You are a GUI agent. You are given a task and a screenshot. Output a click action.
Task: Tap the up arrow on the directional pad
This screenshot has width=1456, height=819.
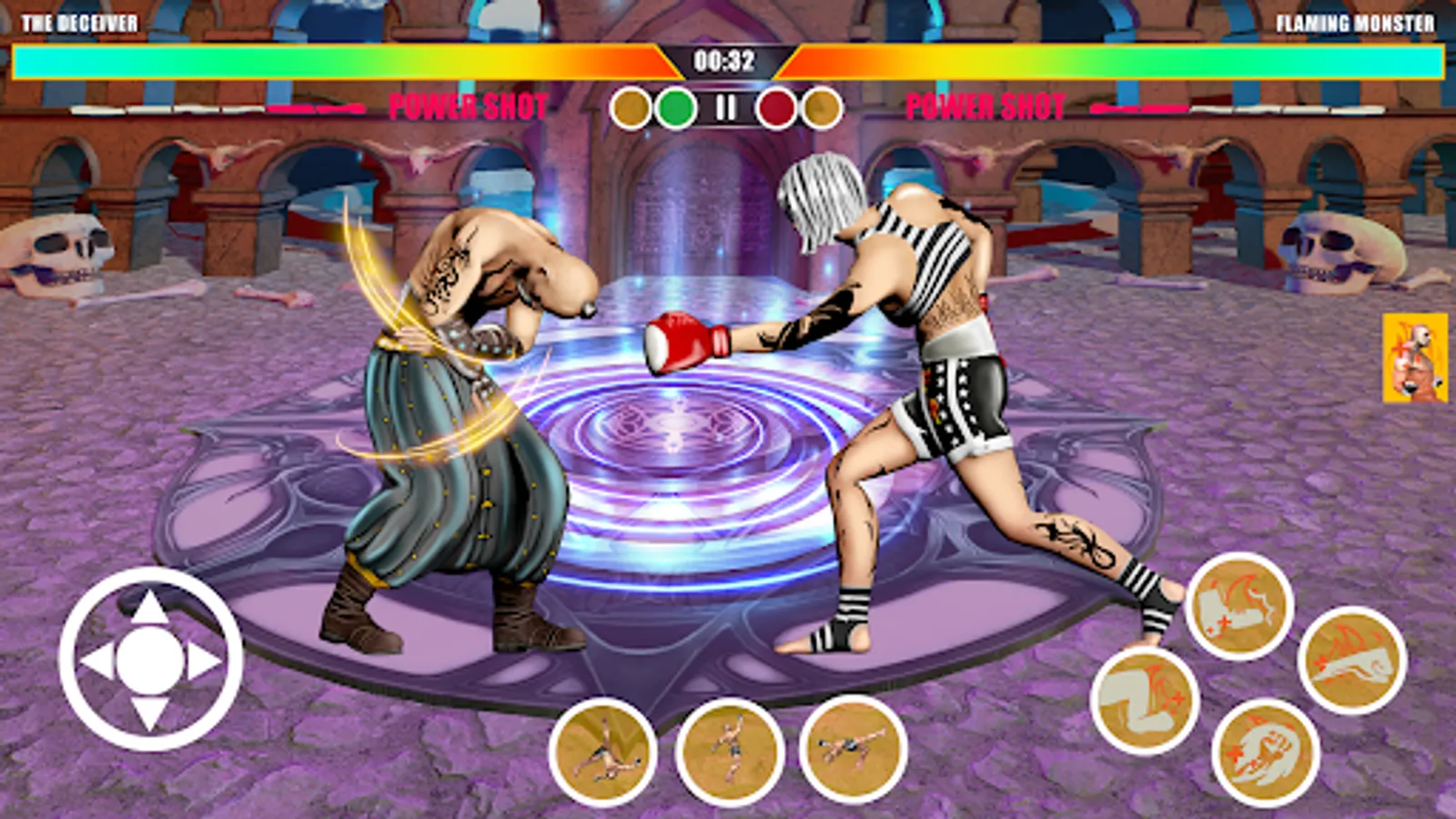[150, 608]
